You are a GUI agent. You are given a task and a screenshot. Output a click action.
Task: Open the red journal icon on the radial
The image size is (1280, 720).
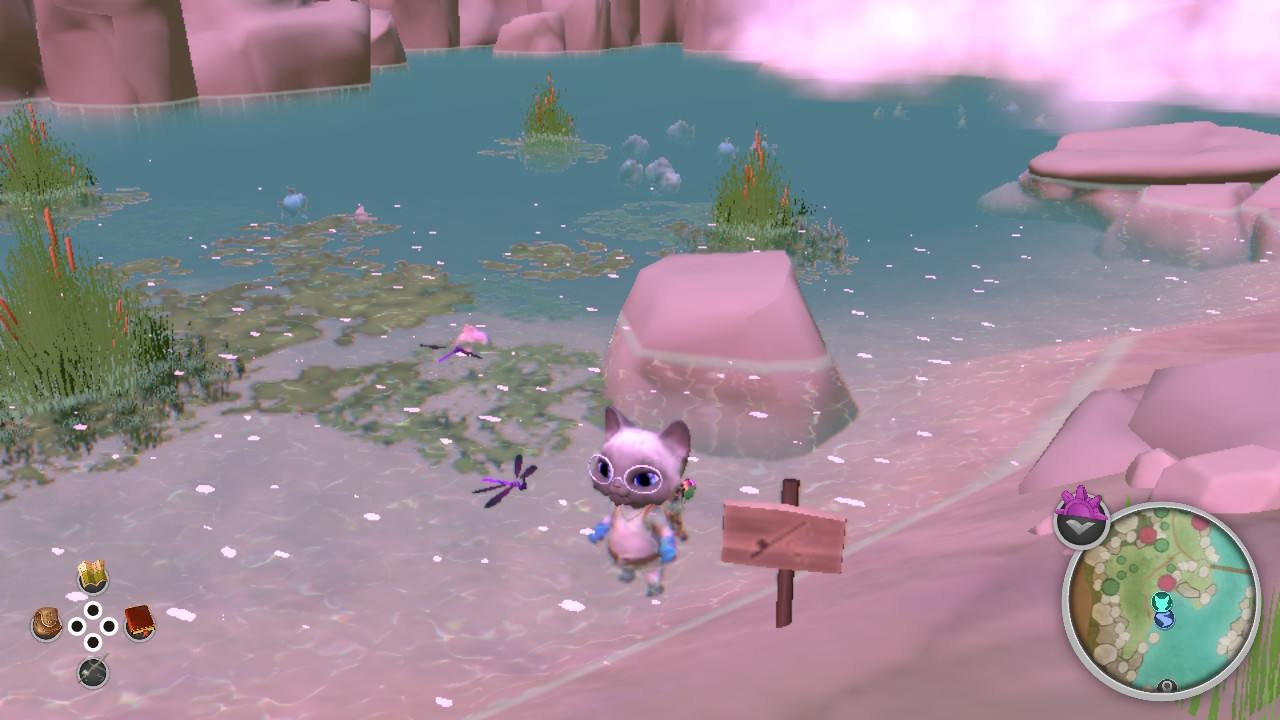click(x=139, y=622)
